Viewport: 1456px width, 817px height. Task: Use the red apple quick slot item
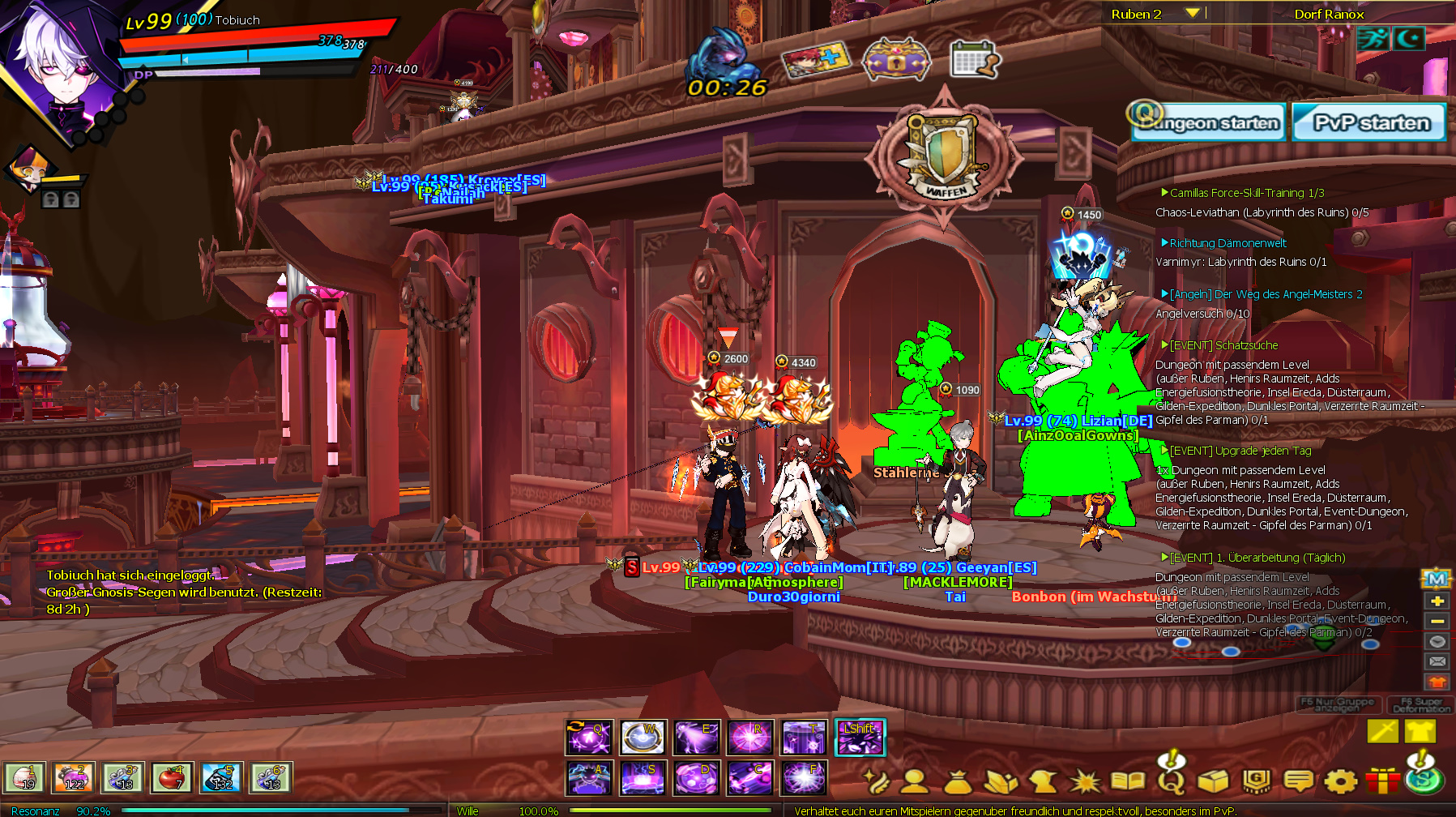pos(172,778)
